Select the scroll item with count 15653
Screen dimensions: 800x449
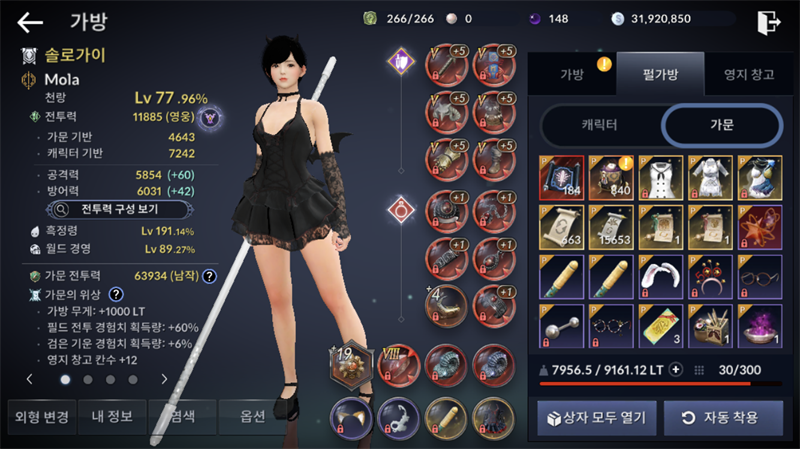[x=610, y=228]
